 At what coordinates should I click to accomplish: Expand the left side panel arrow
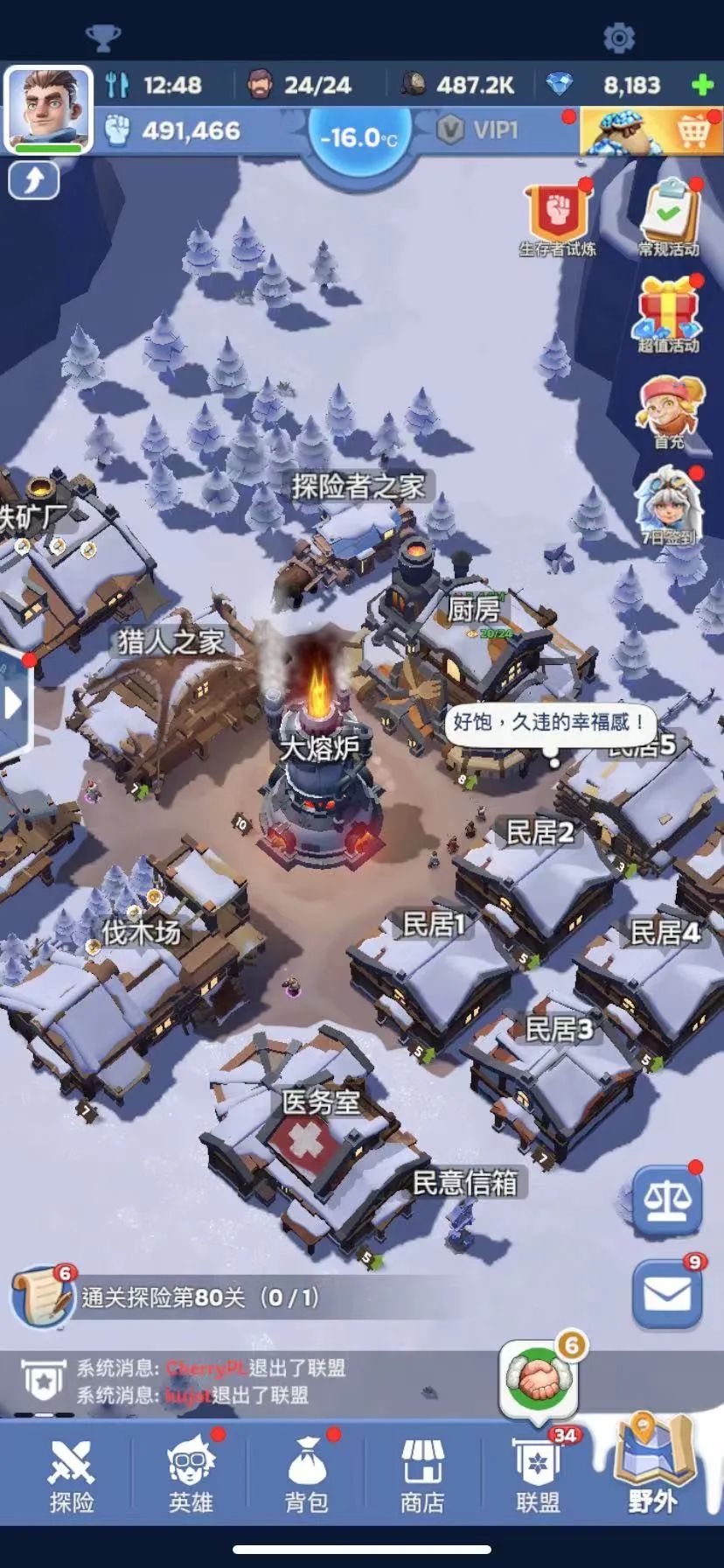click(x=13, y=703)
